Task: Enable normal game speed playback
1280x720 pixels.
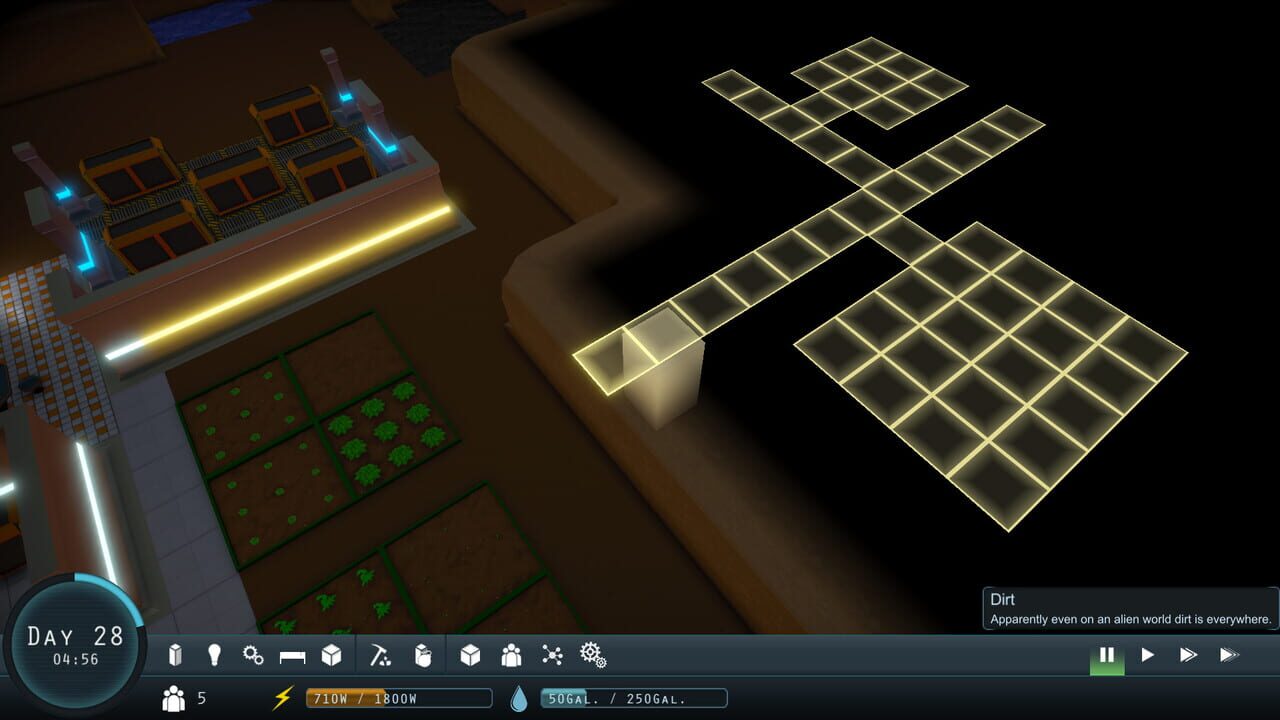Action: click(1148, 655)
